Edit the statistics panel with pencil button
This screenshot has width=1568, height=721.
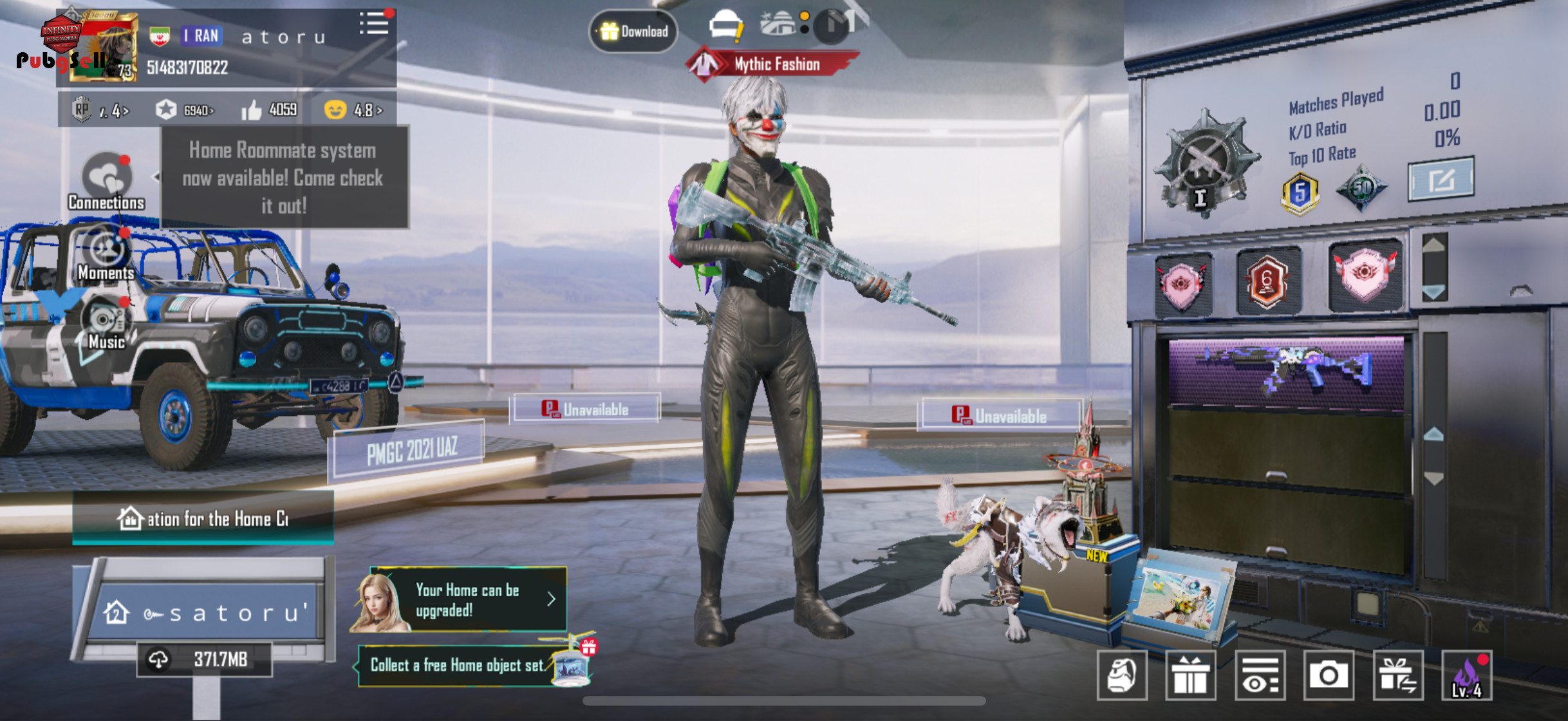pos(1441,179)
